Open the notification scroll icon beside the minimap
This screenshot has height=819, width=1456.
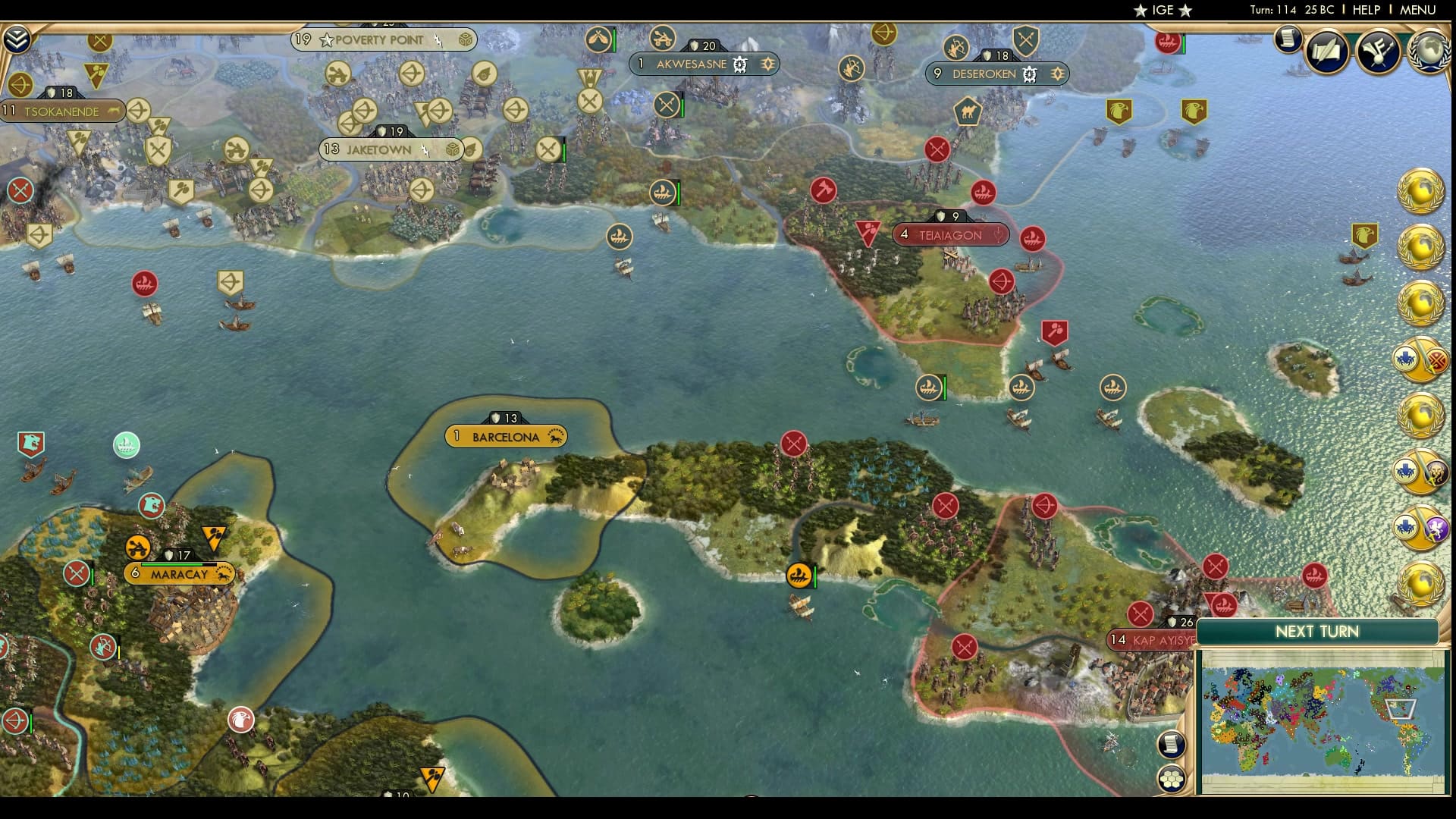tap(1172, 743)
